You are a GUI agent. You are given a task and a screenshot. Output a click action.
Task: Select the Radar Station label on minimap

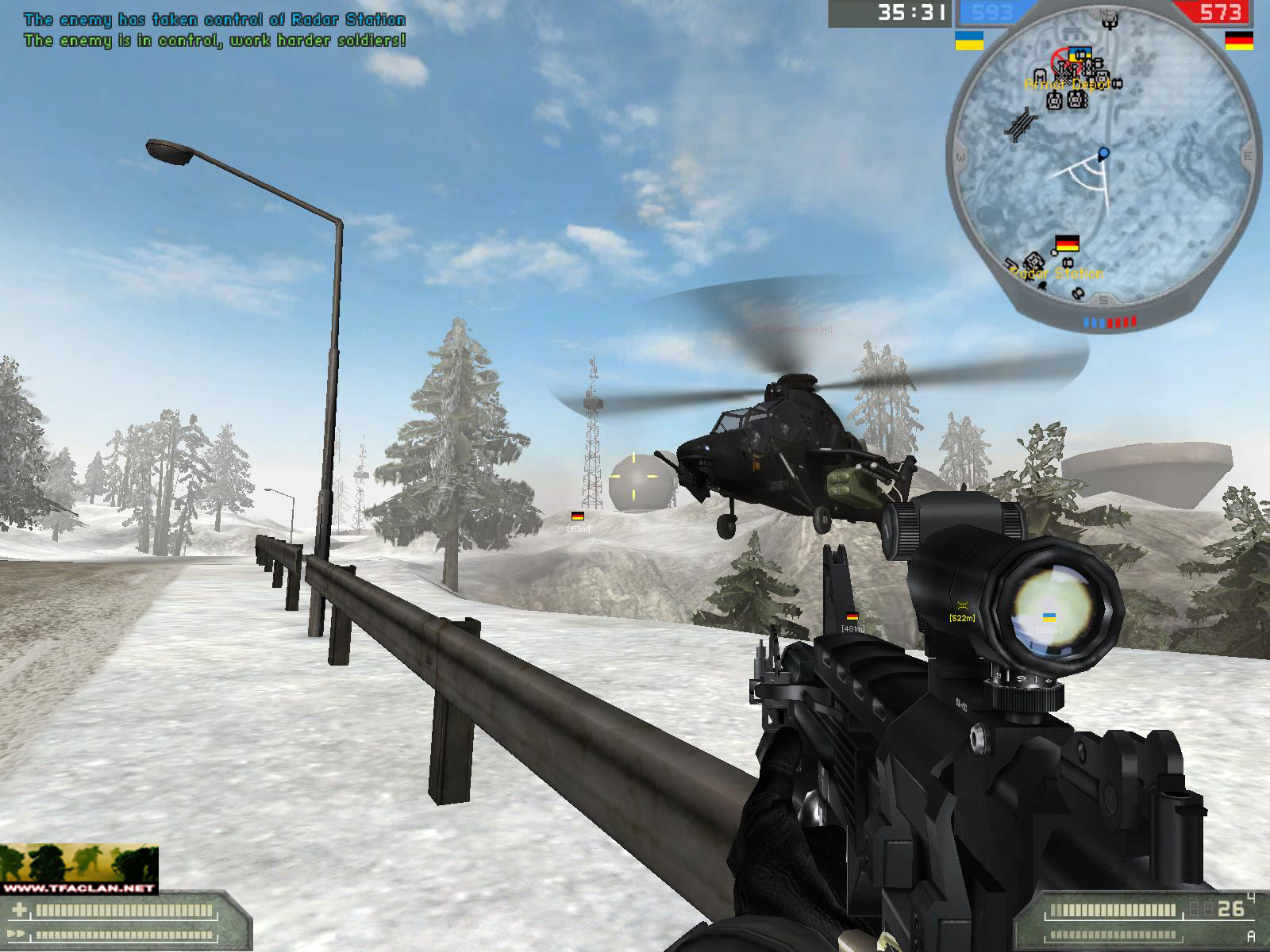click(x=1056, y=274)
